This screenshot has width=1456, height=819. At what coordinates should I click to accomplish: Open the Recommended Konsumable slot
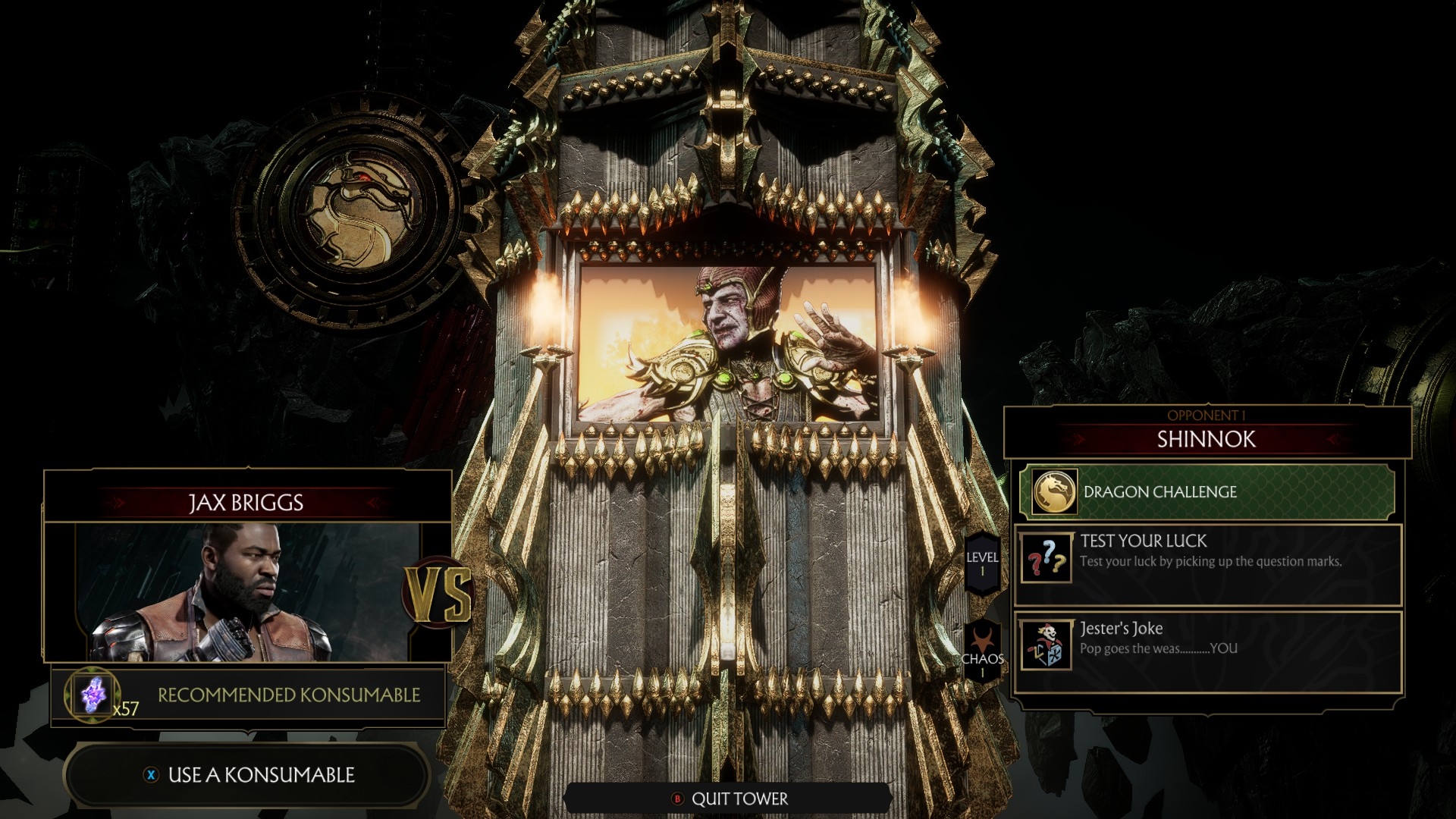[249, 695]
